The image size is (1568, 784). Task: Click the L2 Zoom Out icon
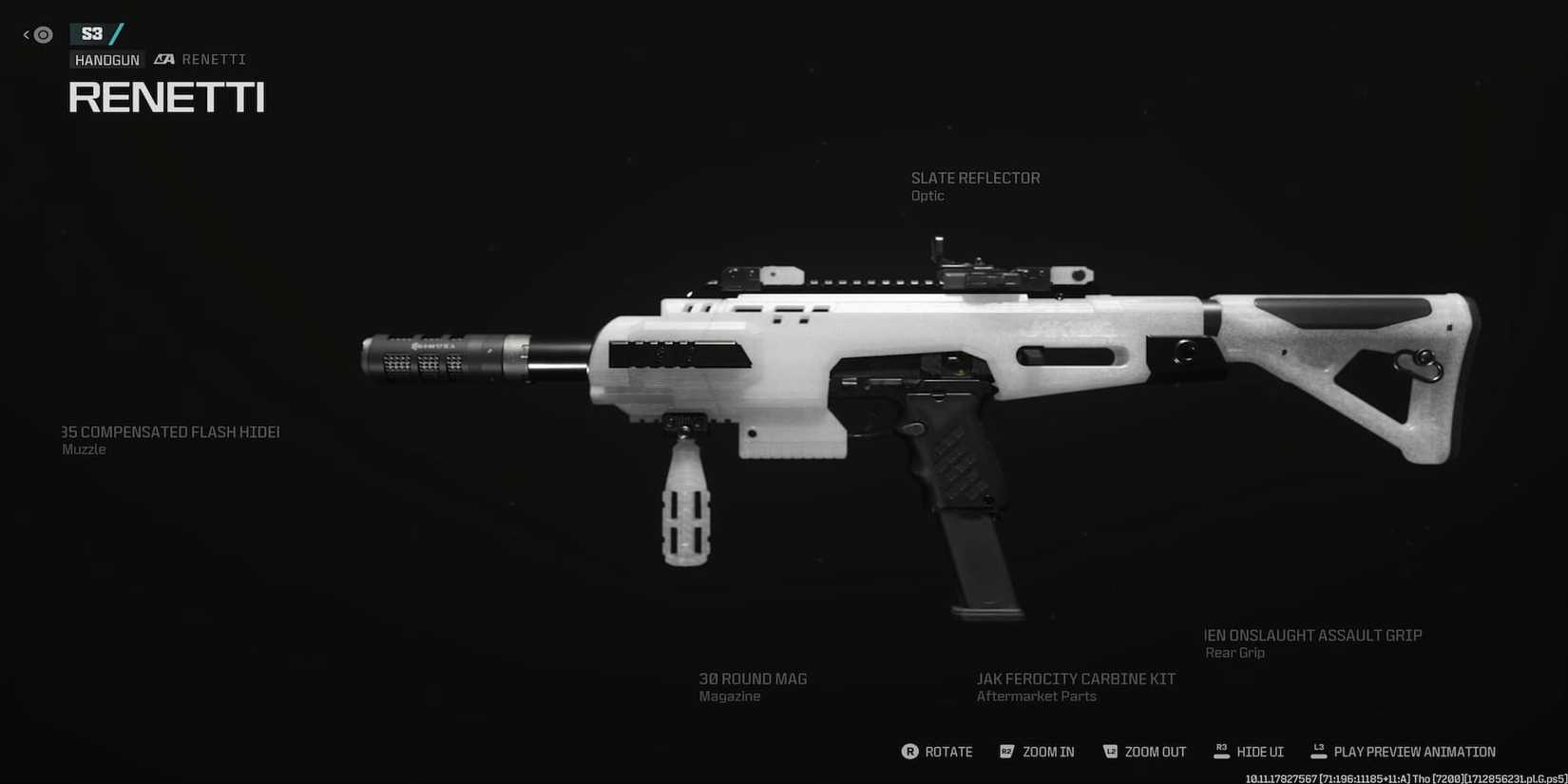[x=1110, y=751]
